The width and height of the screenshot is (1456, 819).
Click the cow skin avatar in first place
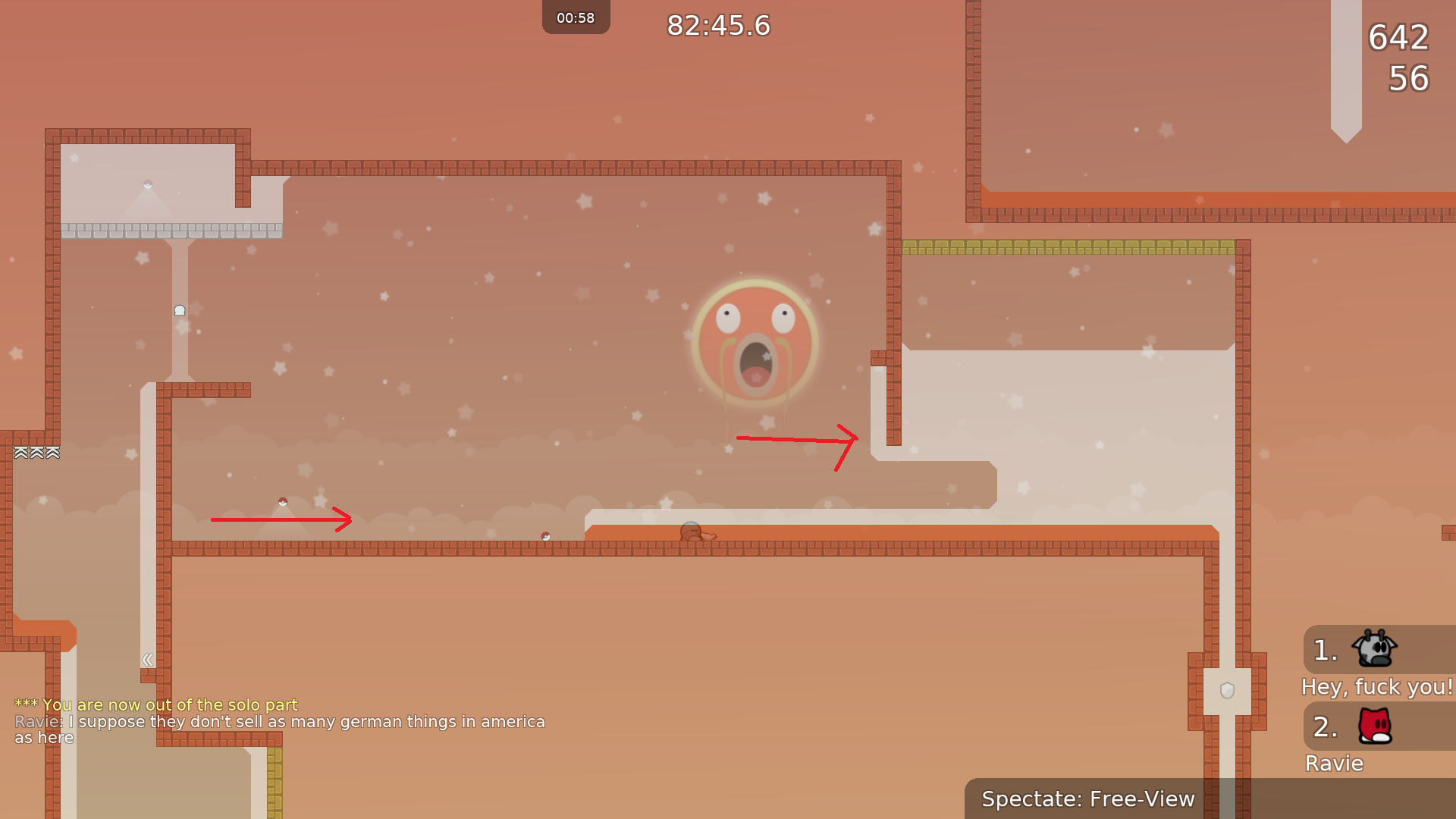pos(1373,651)
